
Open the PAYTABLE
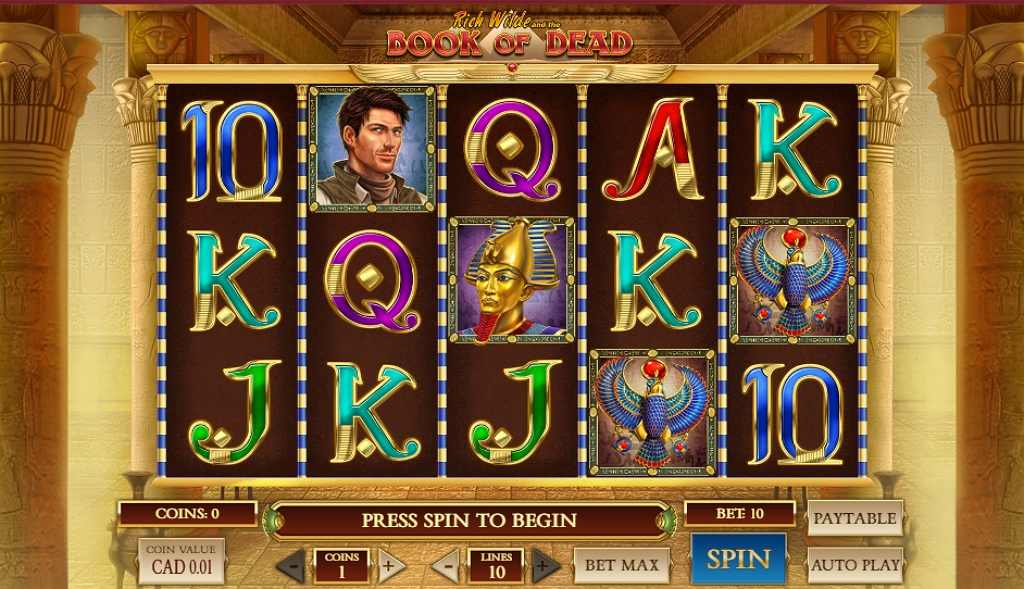coord(854,518)
